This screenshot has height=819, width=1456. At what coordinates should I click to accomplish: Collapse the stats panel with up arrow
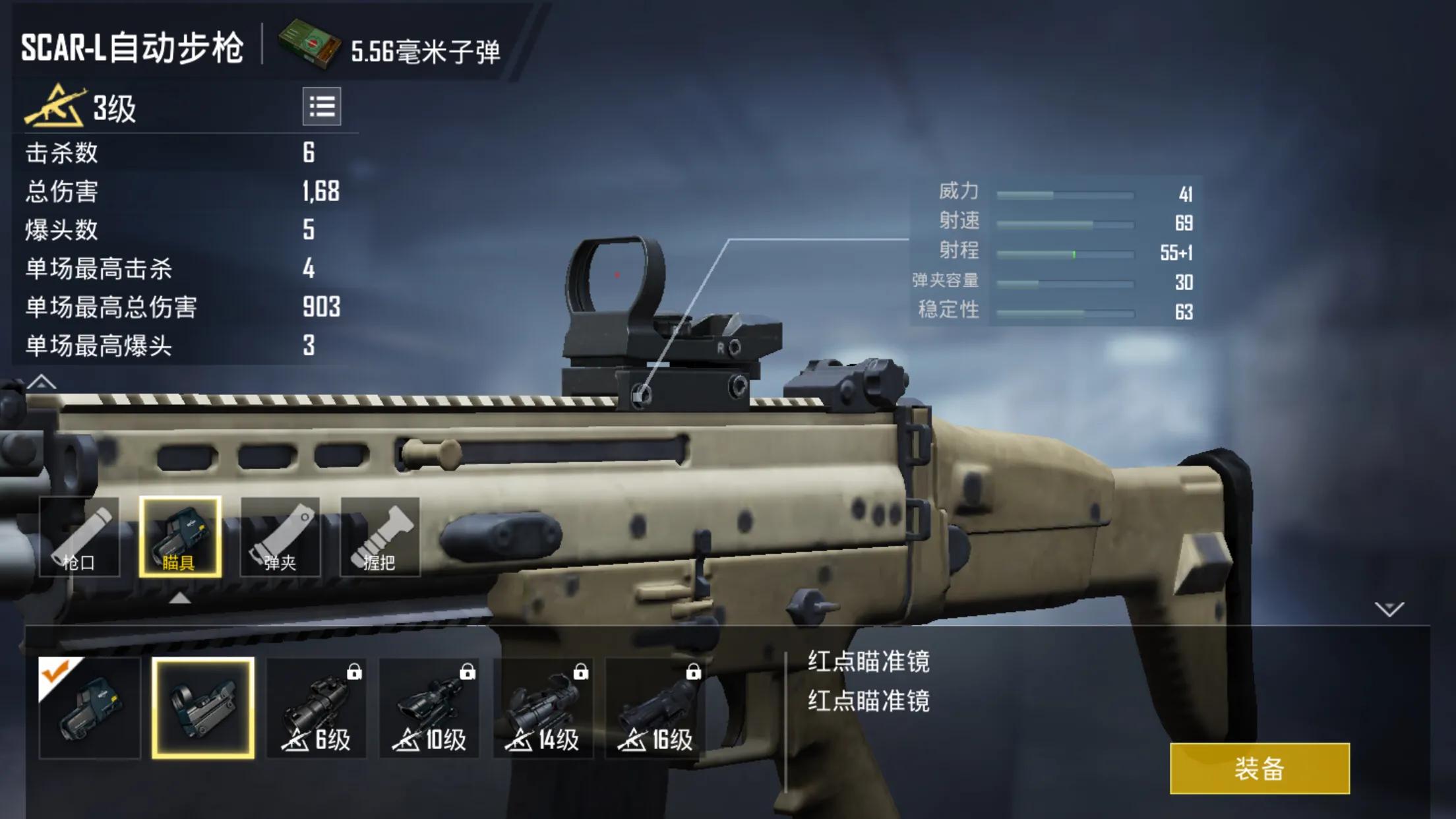pyautogui.click(x=42, y=382)
